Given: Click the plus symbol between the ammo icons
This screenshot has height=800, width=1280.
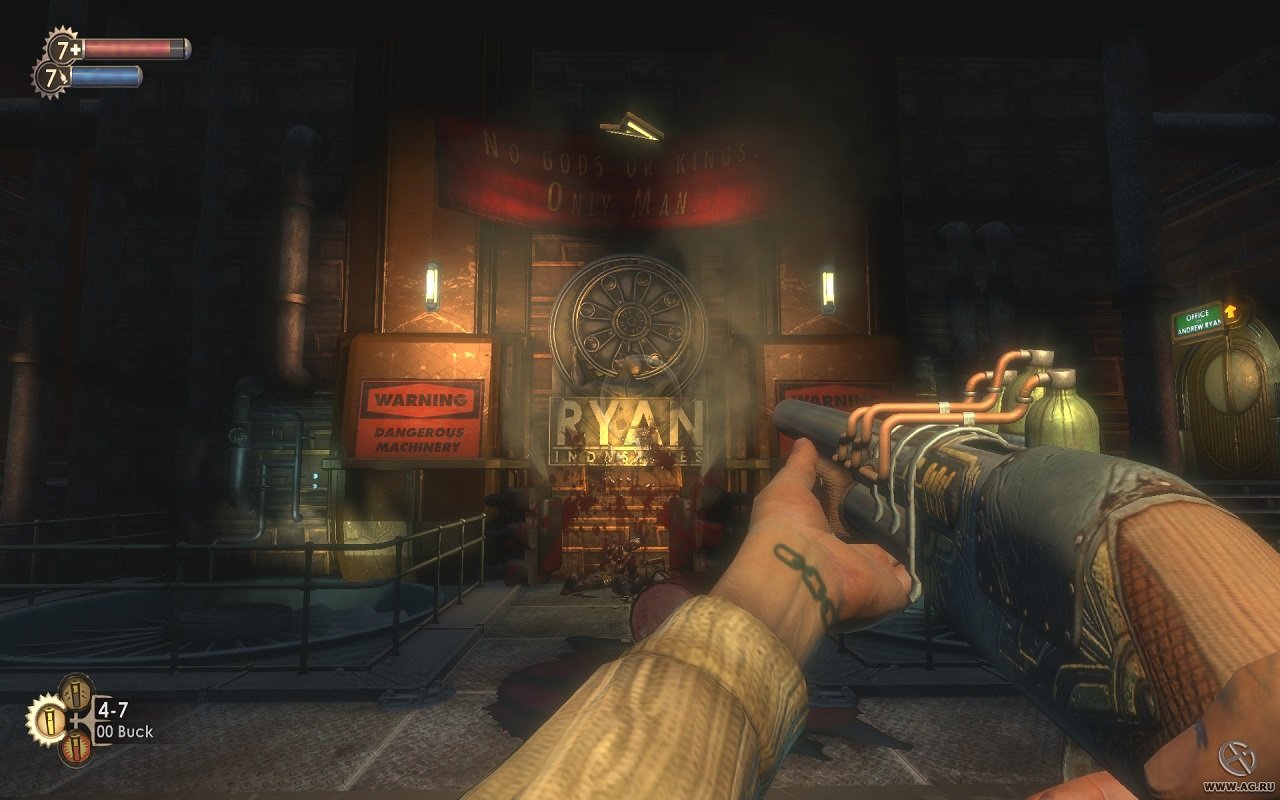Looking at the screenshot, I should pyautogui.click(x=77, y=720).
